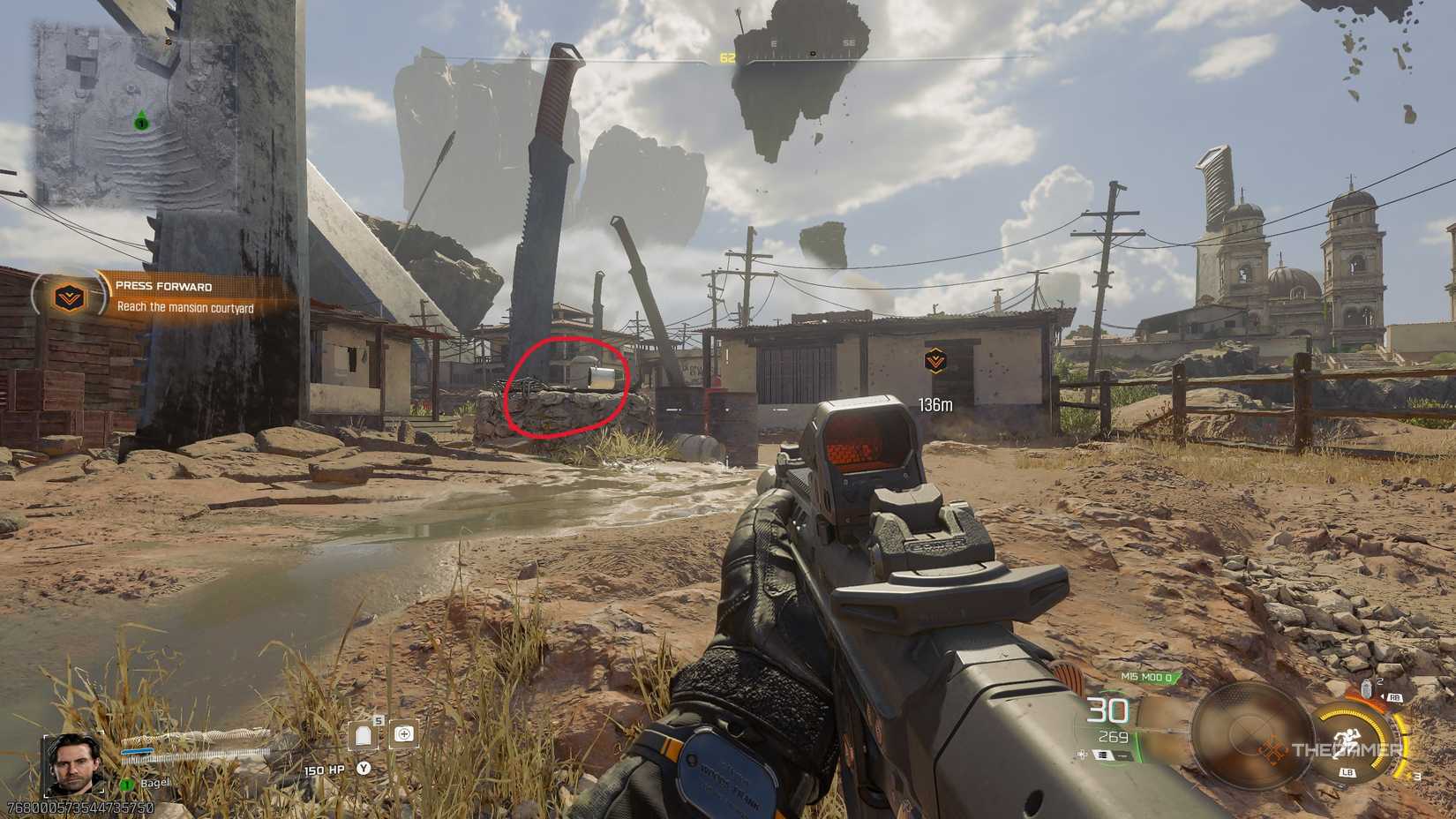
Task: Select the fire mode indicator beside ammo count
Action: point(1102,755)
